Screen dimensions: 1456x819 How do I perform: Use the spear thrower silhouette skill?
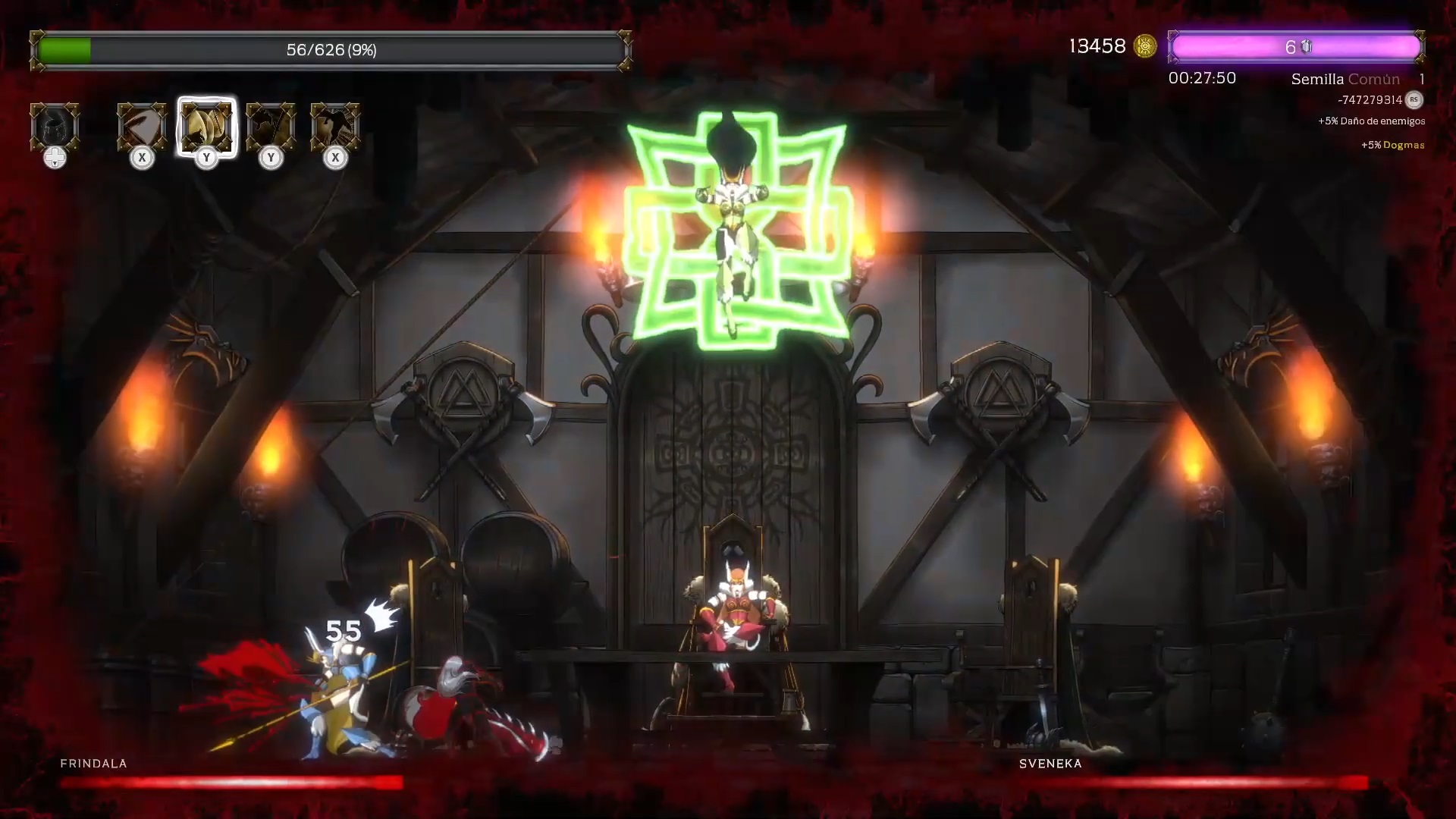click(x=271, y=127)
